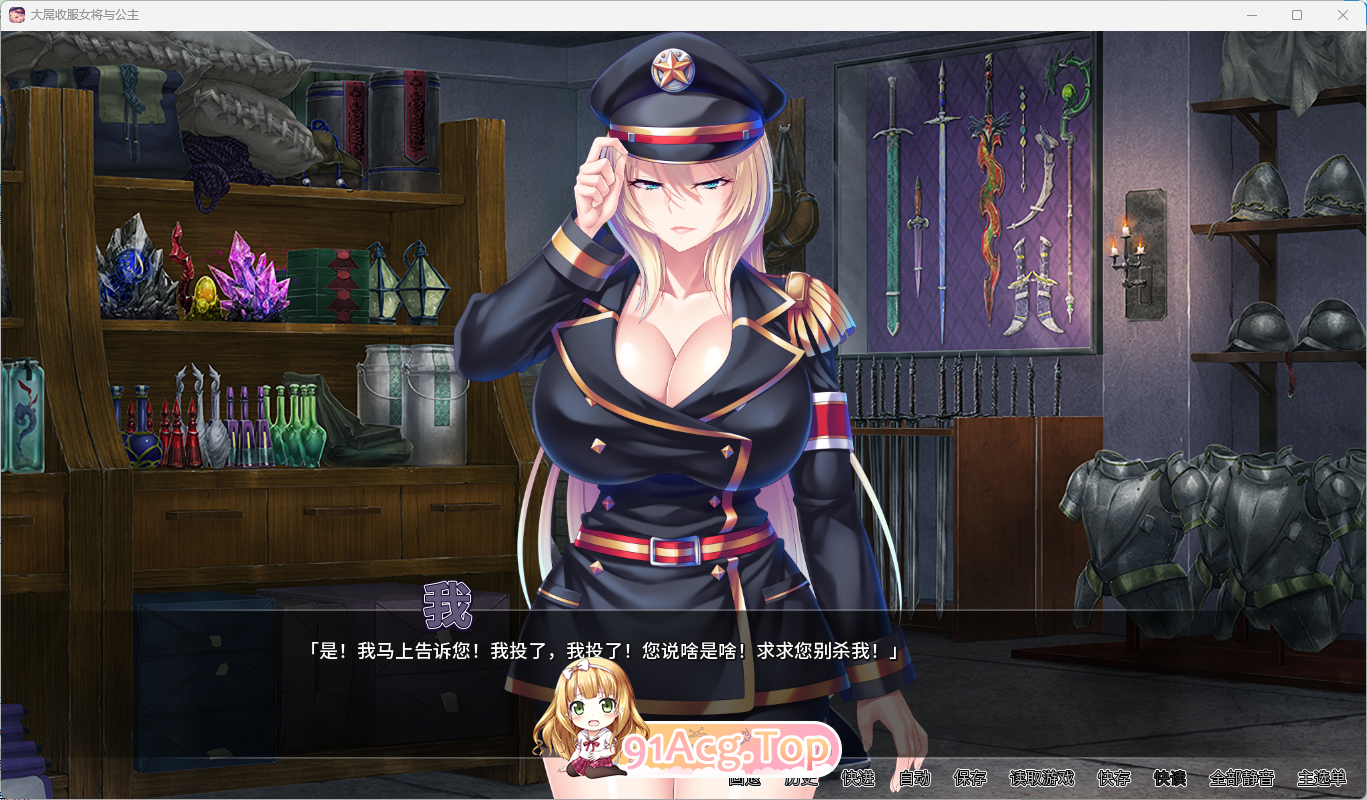Viewport: 1367px width, 800px height.
Task: Activate 快进 (Skip) mode
Action: [858, 778]
